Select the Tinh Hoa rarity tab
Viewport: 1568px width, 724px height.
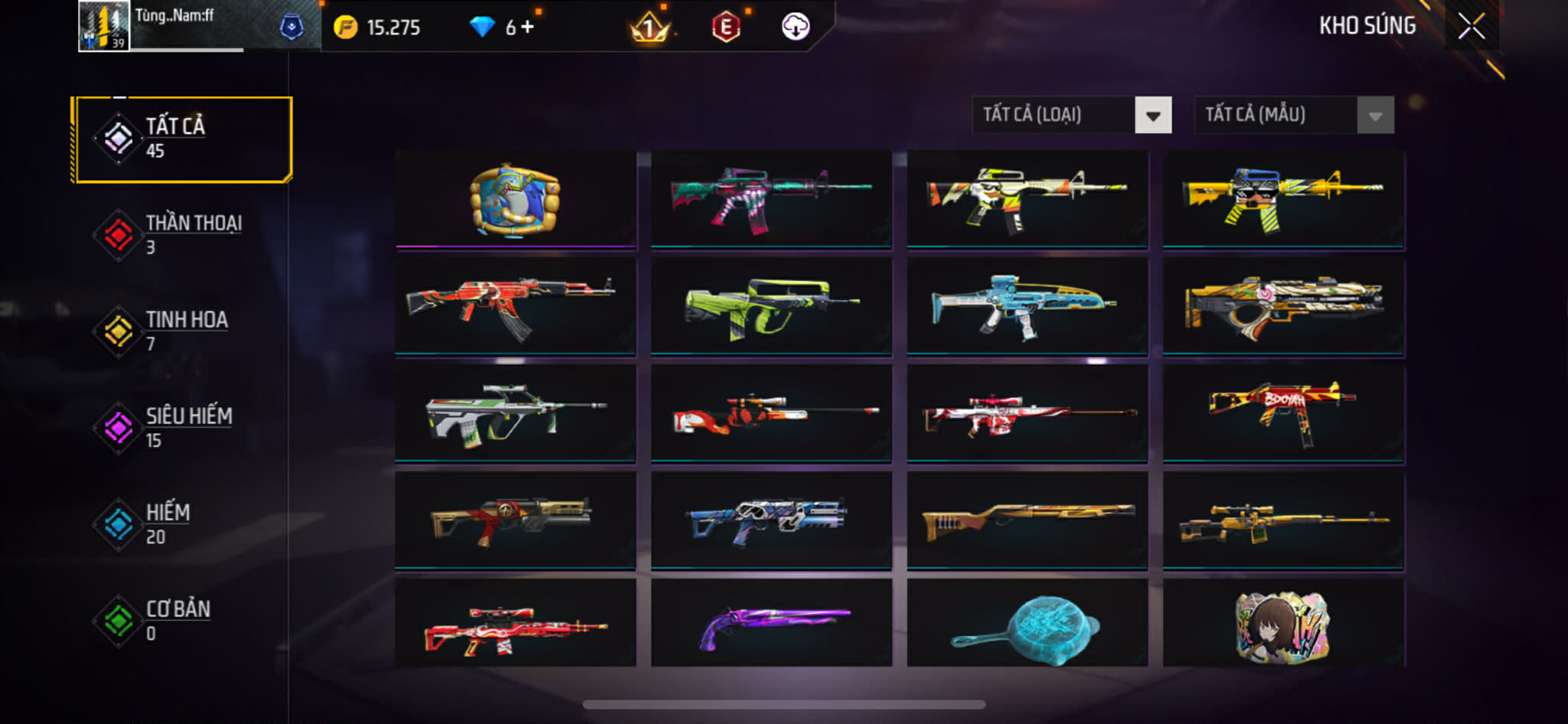(182, 331)
